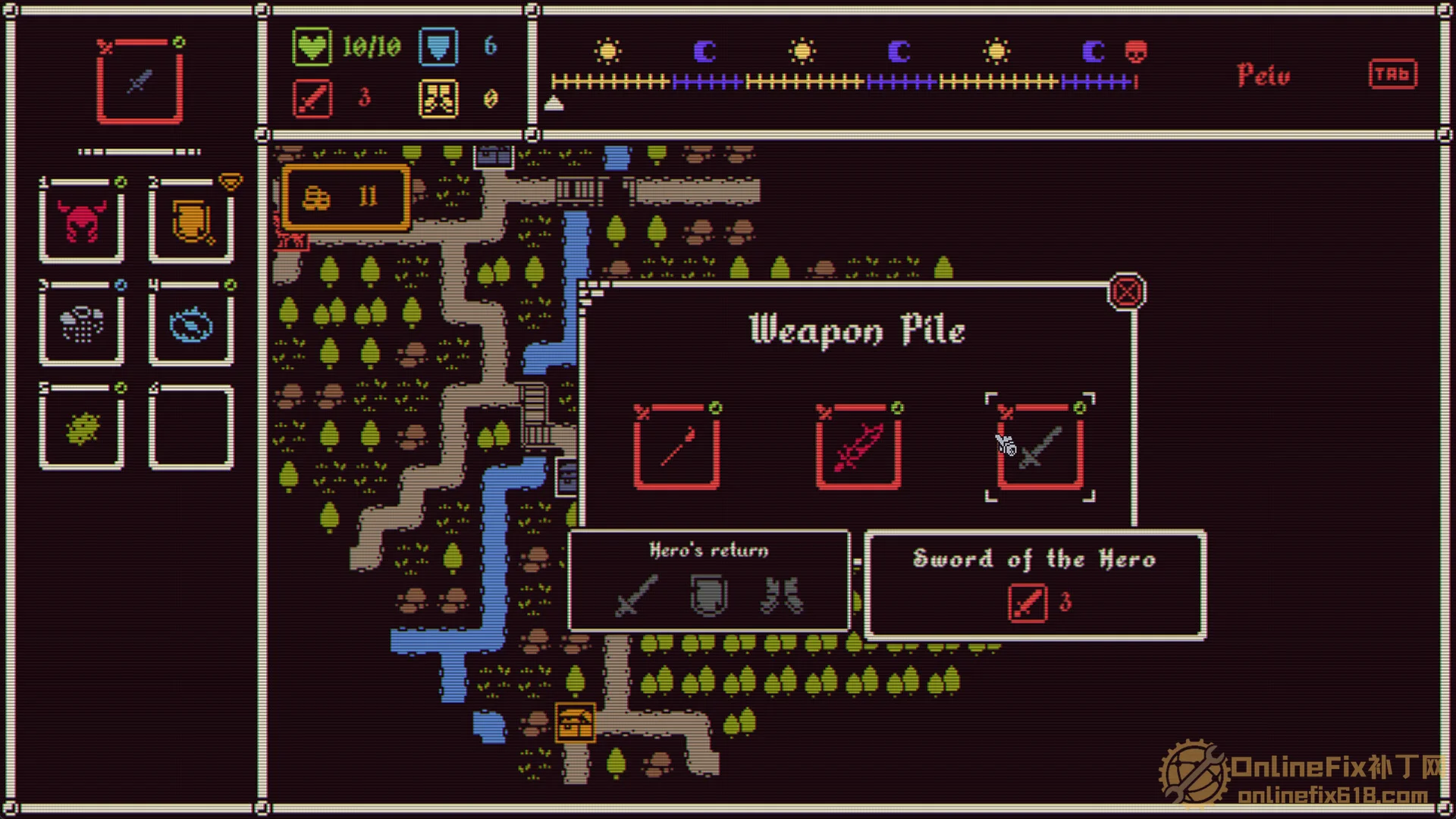Click the Tab button in the corner
The height and width of the screenshot is (819, 1456).
[1392, 74]
